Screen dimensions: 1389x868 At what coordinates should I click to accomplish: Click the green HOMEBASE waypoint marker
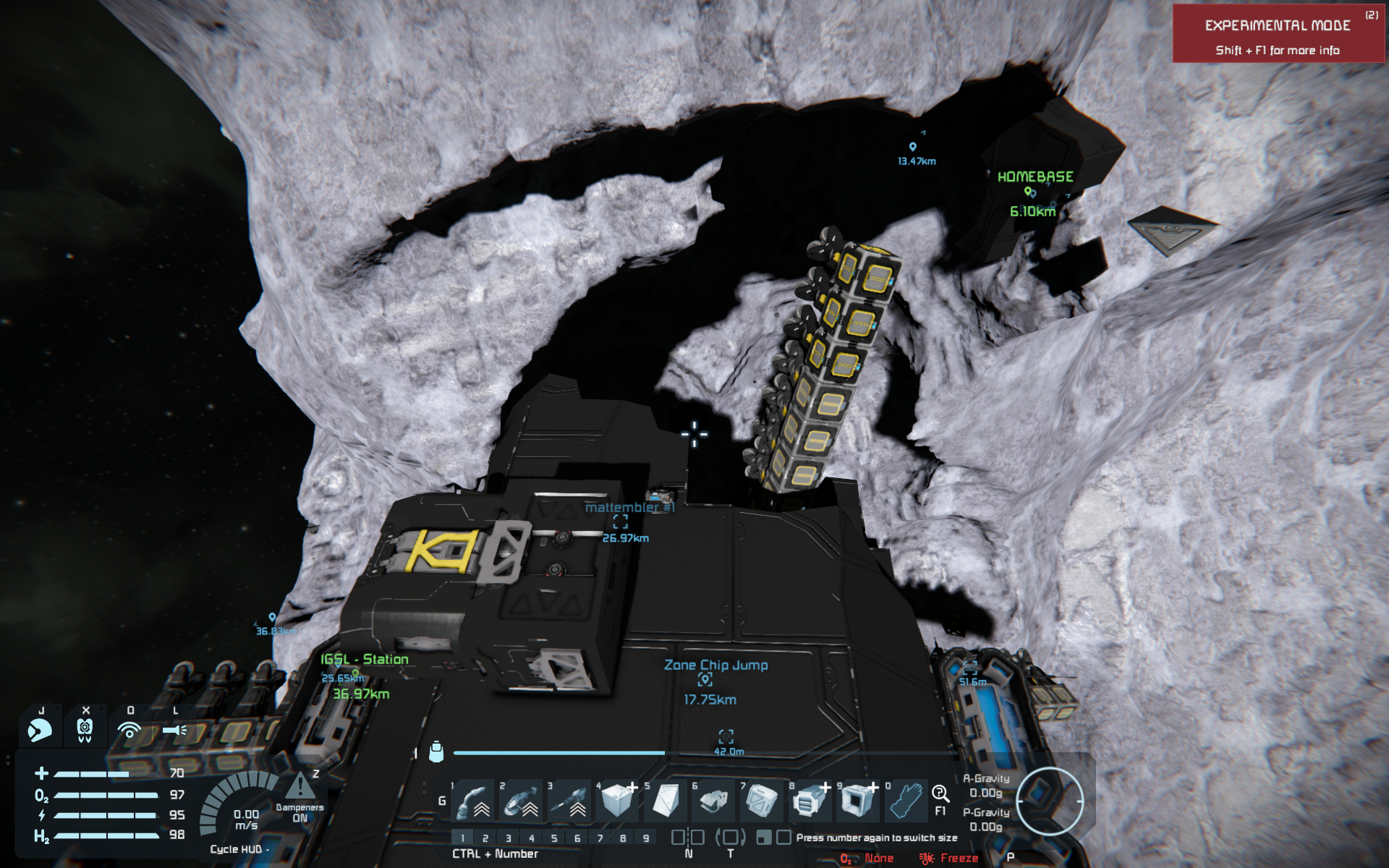pos(1028,192)
